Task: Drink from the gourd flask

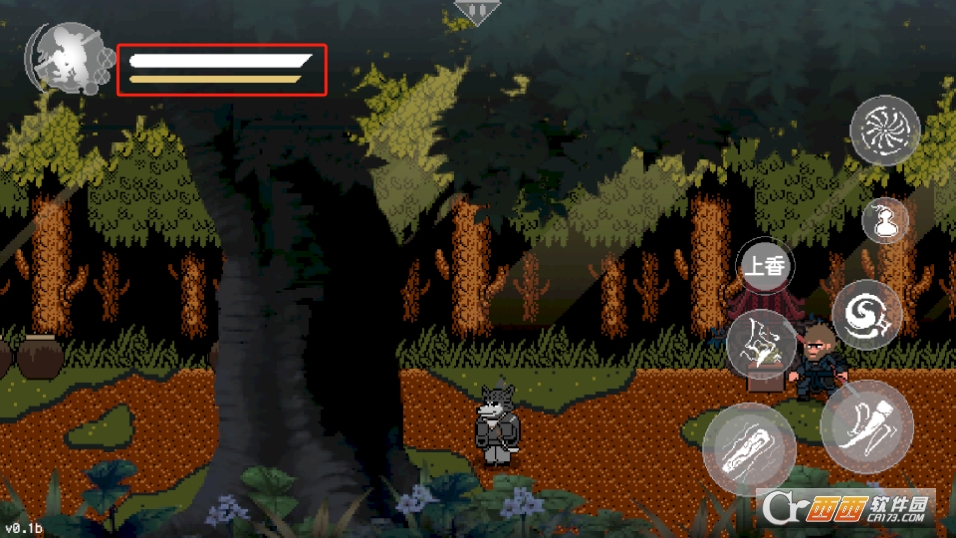Action: coord(885,221)
